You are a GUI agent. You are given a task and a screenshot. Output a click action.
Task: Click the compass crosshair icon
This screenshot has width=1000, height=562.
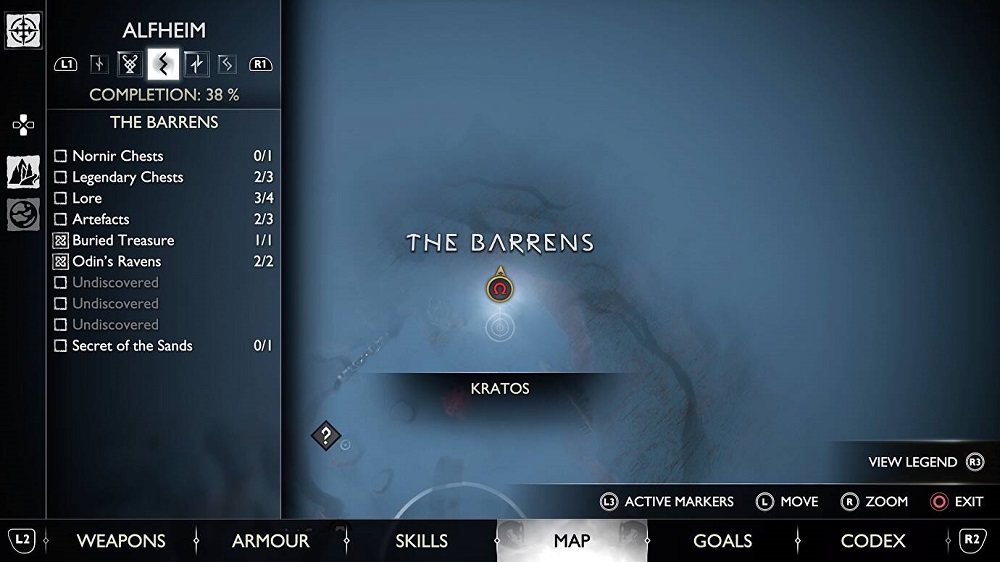pyautogui.click(x=23, y=30)
